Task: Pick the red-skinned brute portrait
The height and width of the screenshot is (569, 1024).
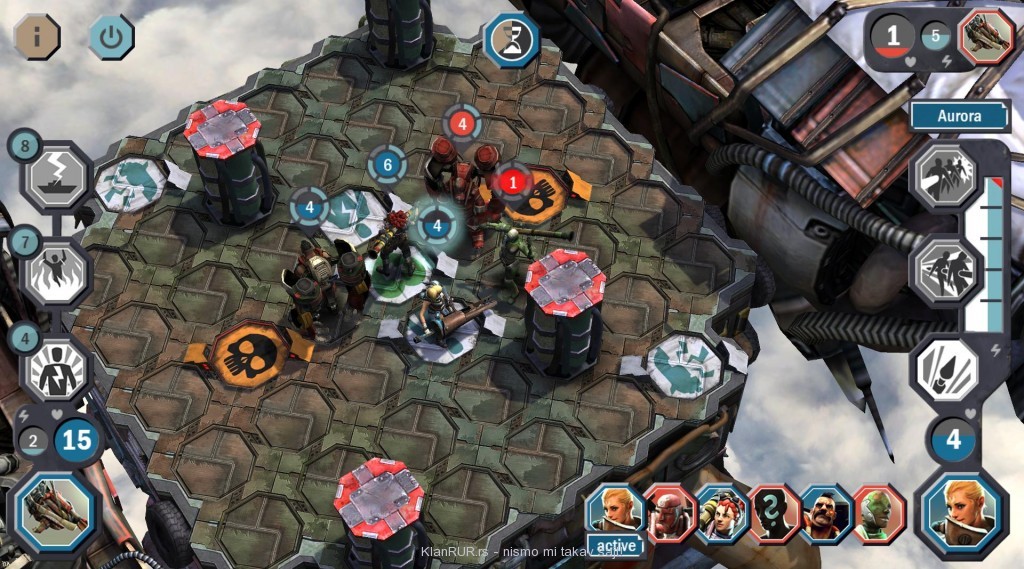Action: tap(669, 513)
